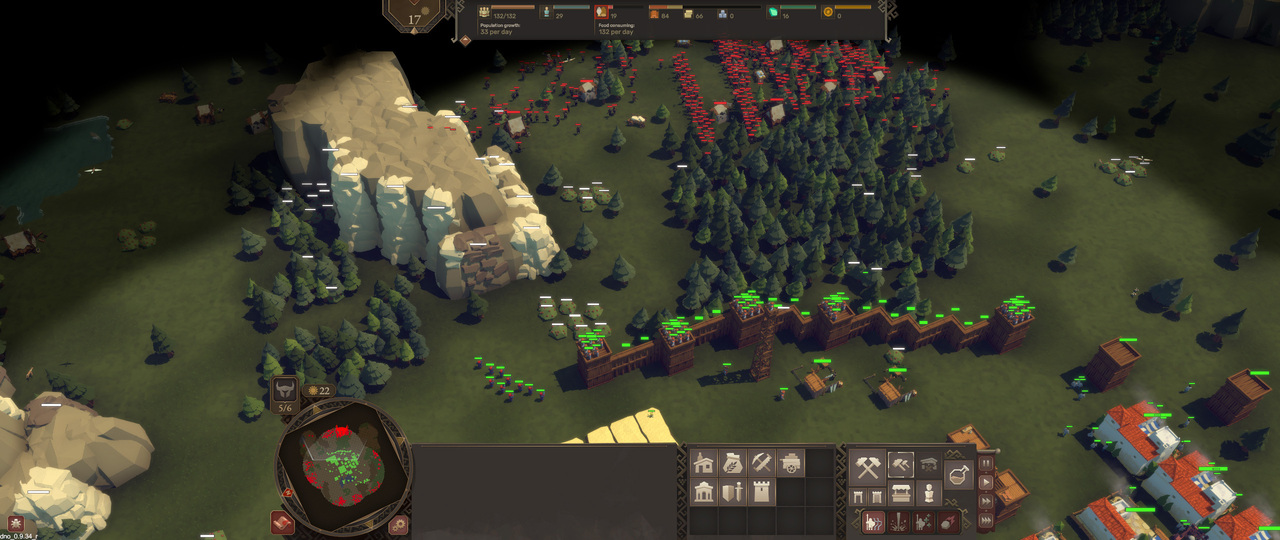Pause the game speed
This screenshot has height=540, width=1280.
[987, 464]
